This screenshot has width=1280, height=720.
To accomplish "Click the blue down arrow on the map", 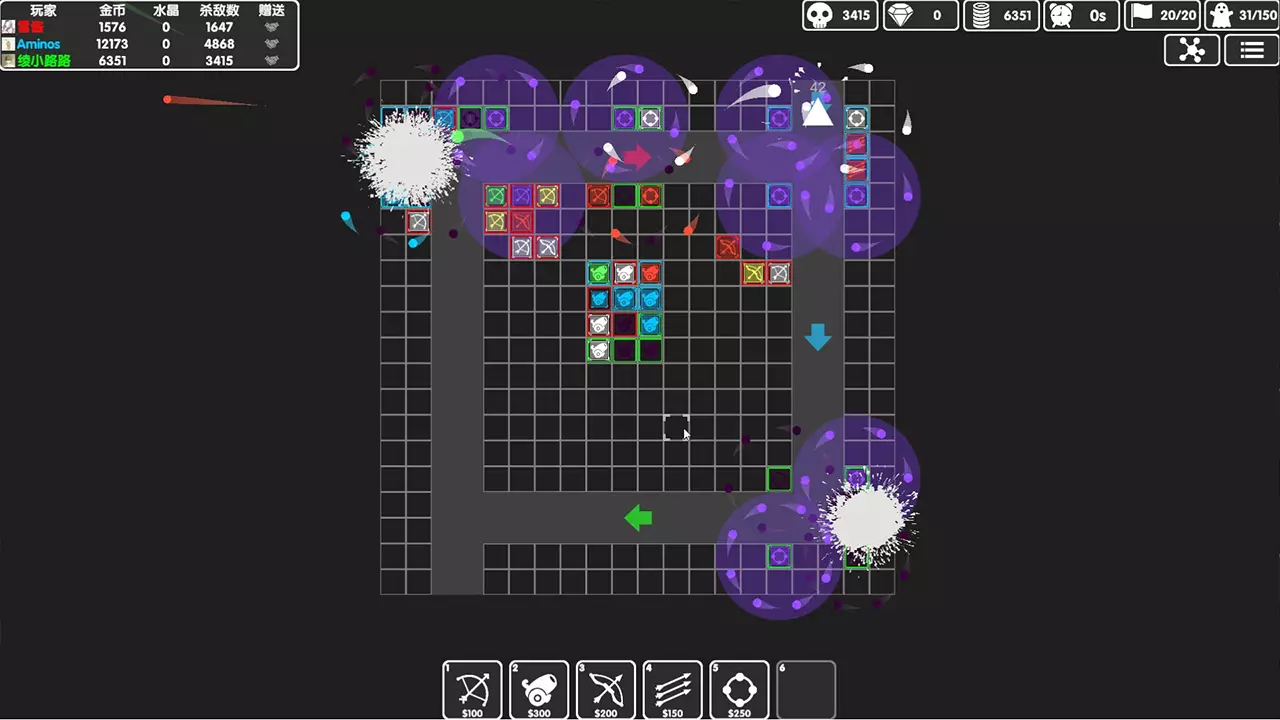I will [818, 338].
